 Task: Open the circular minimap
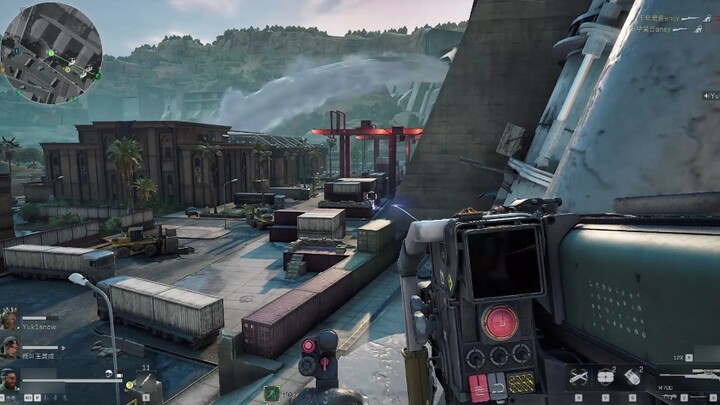tap(51, 52)
